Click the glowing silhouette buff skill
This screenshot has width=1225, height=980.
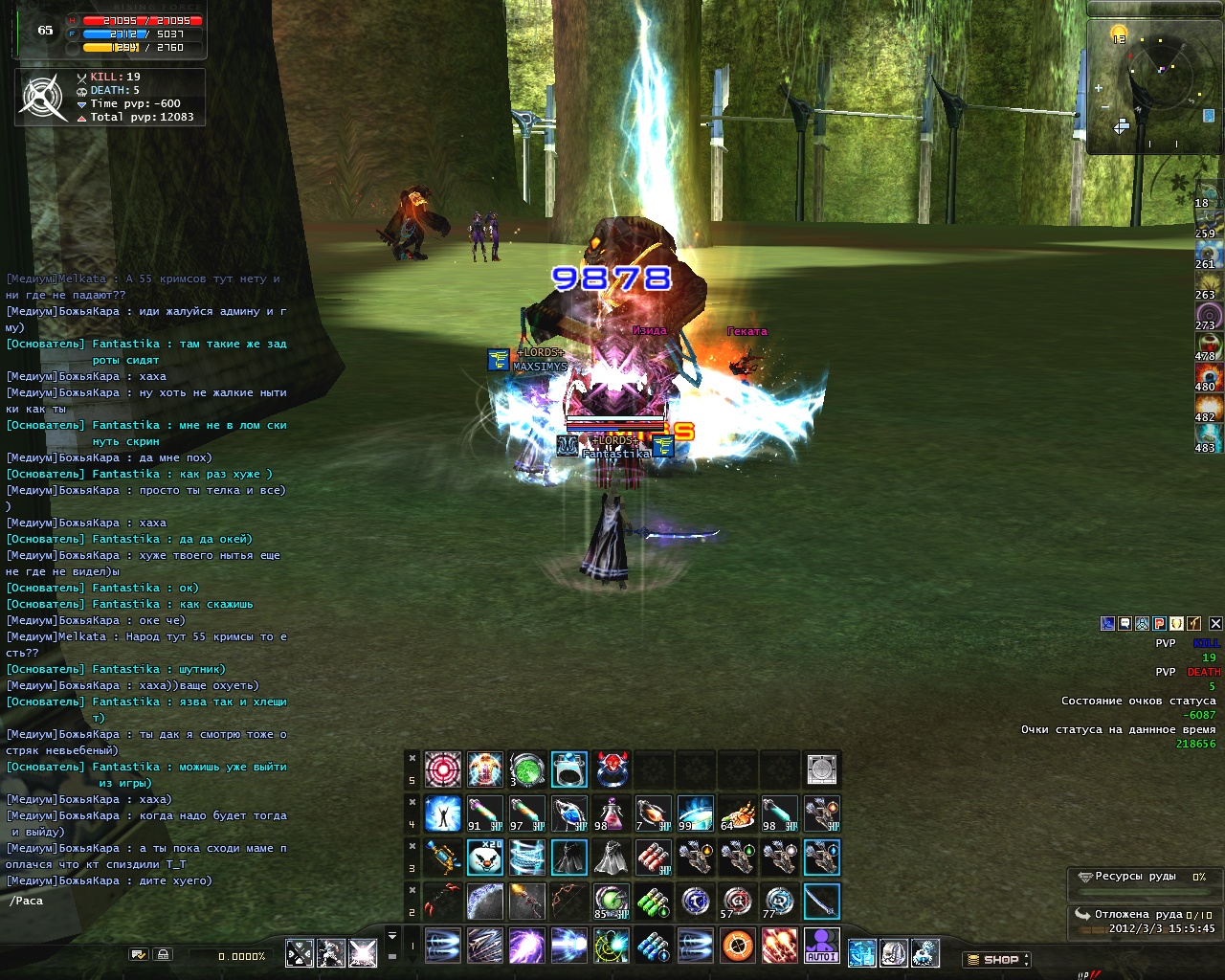pyautogui.click(x=443, y=813)
